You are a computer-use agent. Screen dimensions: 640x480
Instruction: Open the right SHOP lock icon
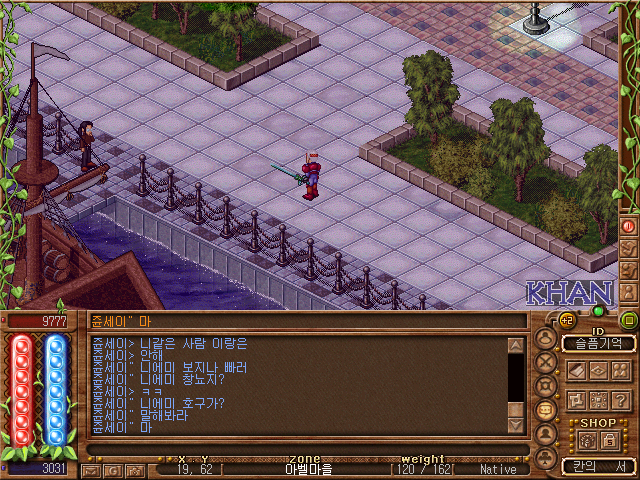pyautogui.click(x=608, y=440)
